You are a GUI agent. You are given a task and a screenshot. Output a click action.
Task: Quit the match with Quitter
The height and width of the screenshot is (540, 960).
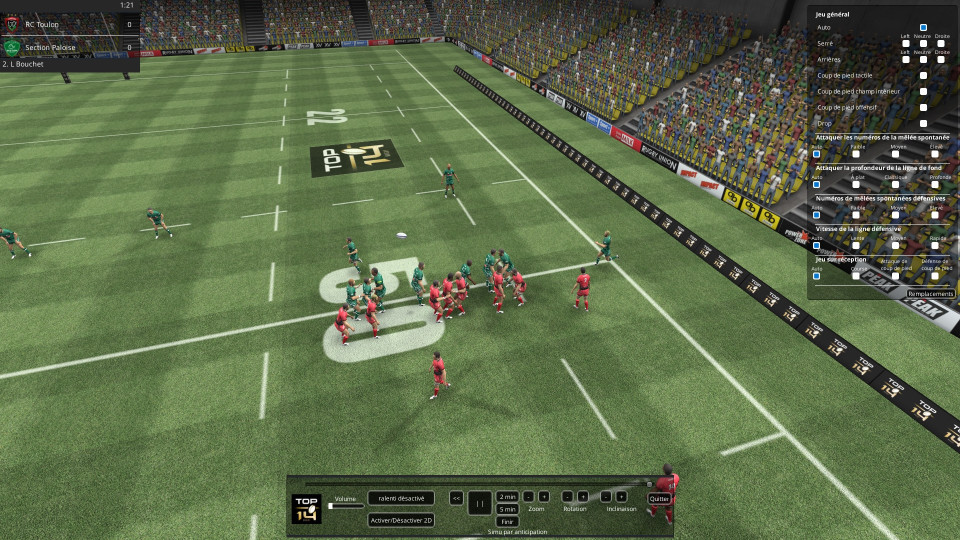[x=659, y=498]
